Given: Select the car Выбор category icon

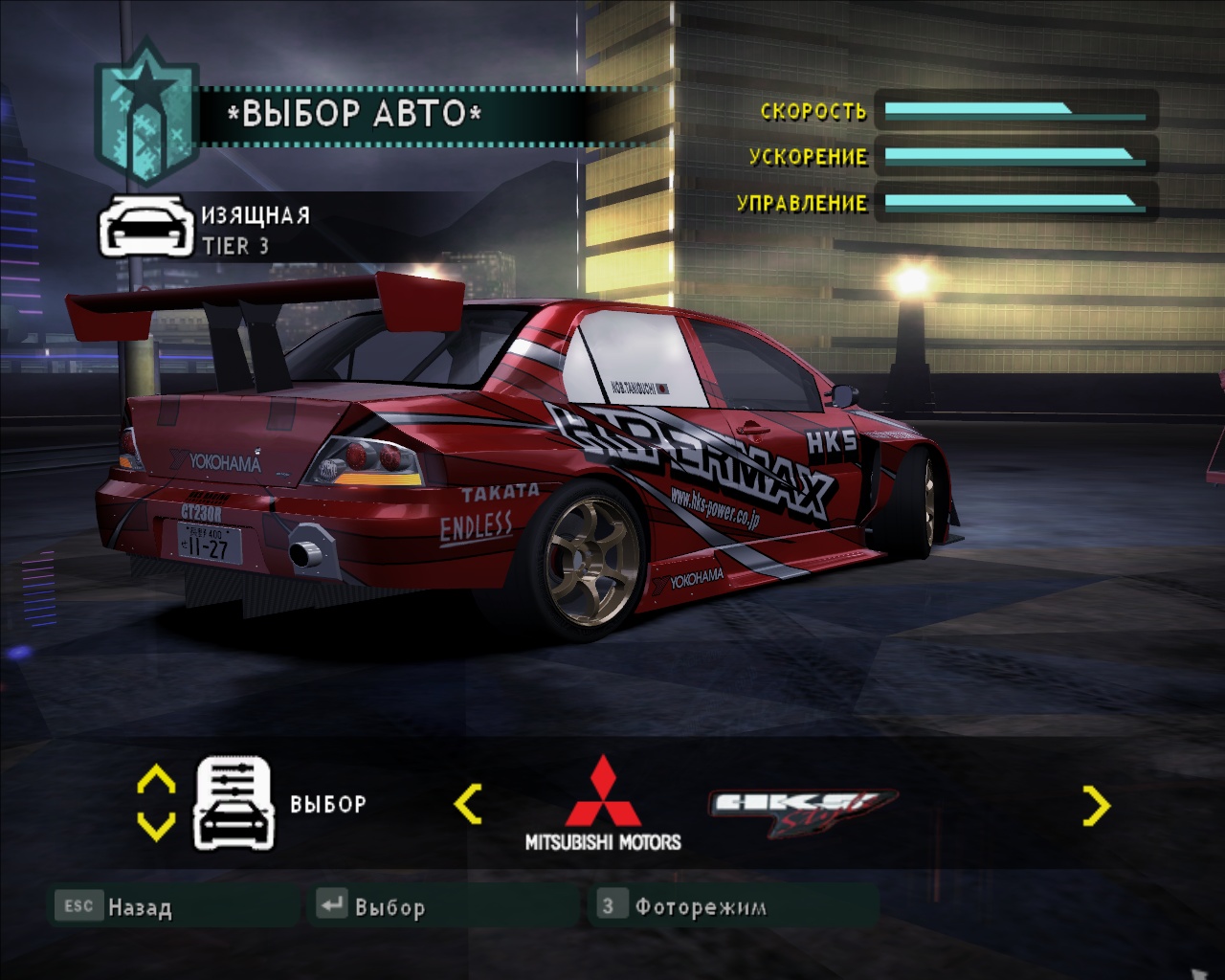Looking at the screenshot, I should point(234,804).
